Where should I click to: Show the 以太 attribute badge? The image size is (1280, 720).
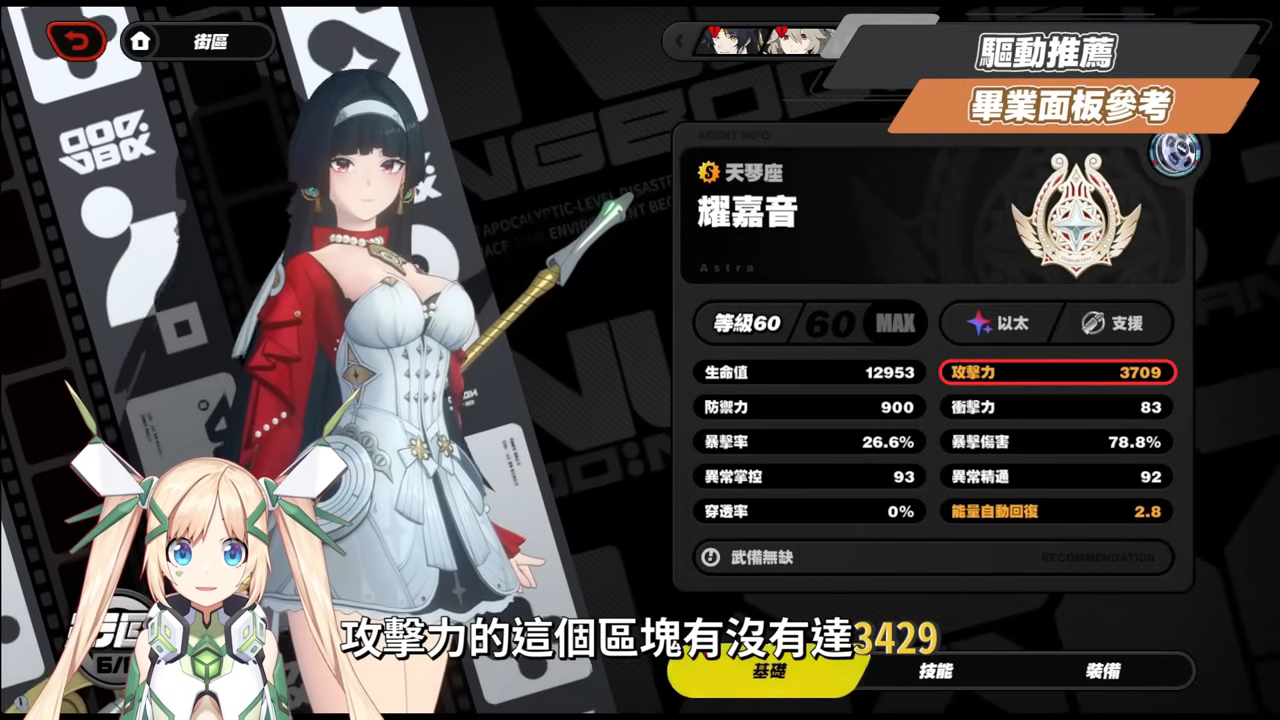point(999,323)
